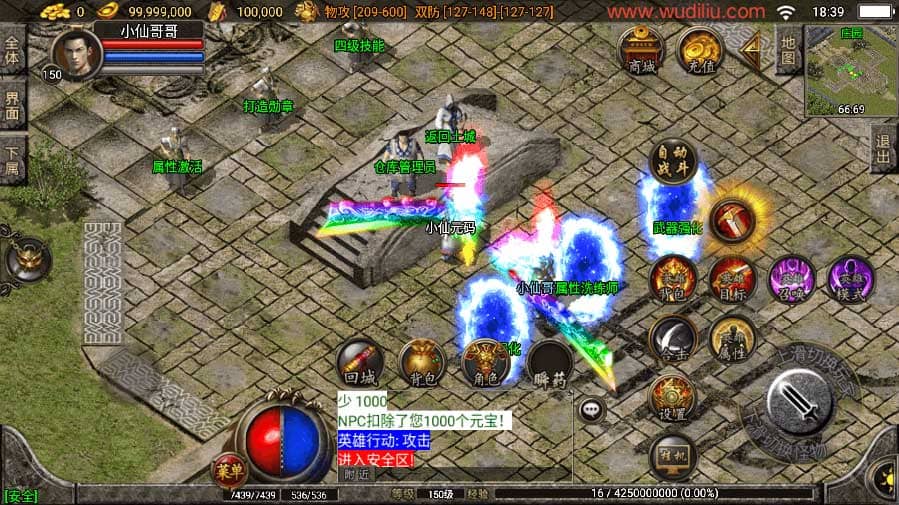899x505 pixels.
Task: Select the hero 目标 target icon
Action: 732,280
